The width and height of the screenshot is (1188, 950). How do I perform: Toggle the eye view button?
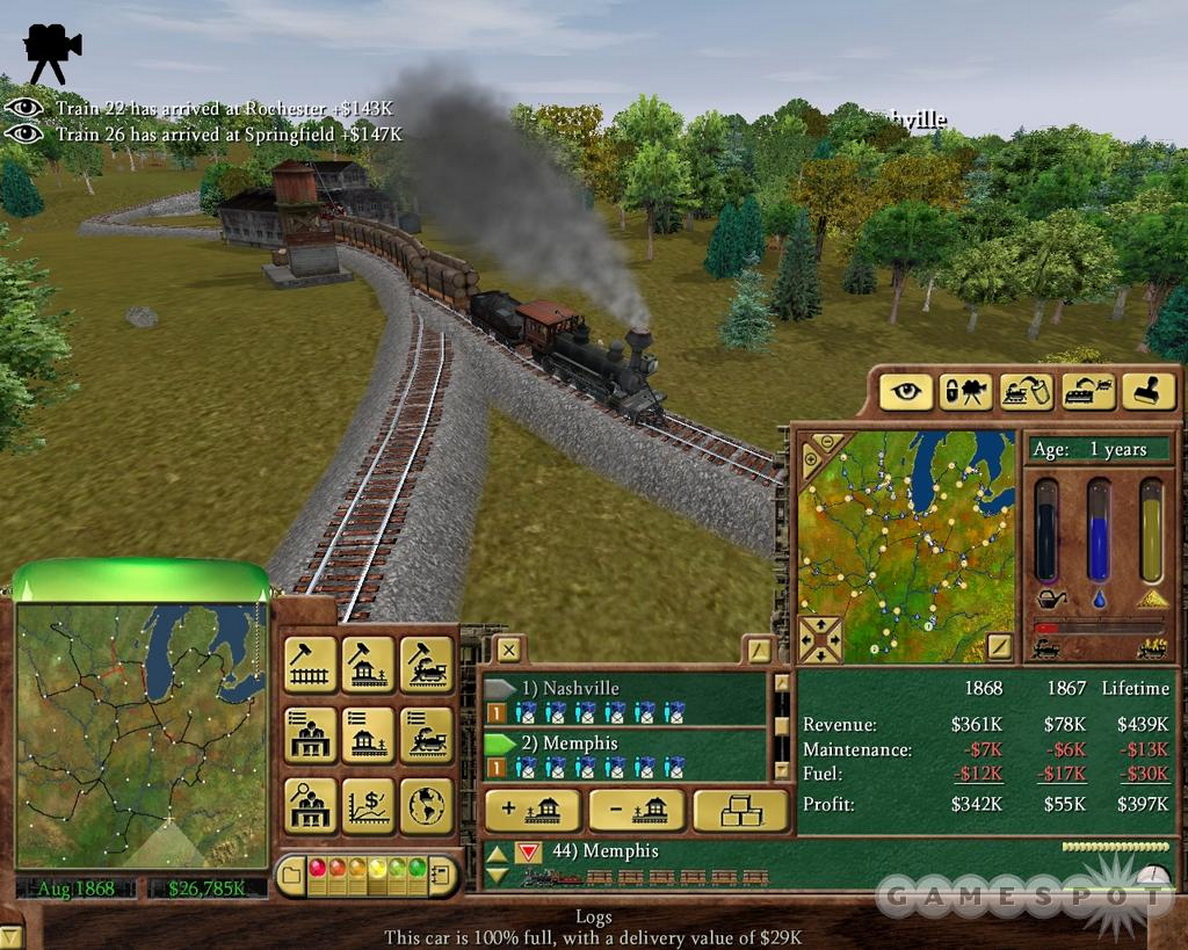906,392
